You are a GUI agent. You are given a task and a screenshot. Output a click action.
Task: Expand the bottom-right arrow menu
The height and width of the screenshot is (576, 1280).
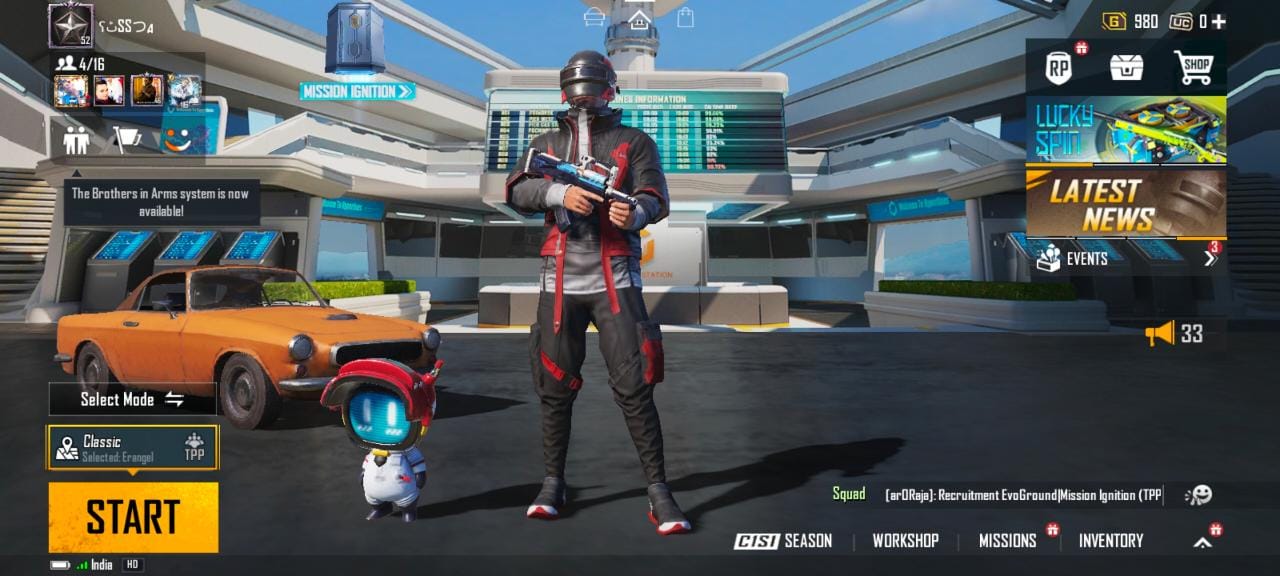[x=1203, y=542]
